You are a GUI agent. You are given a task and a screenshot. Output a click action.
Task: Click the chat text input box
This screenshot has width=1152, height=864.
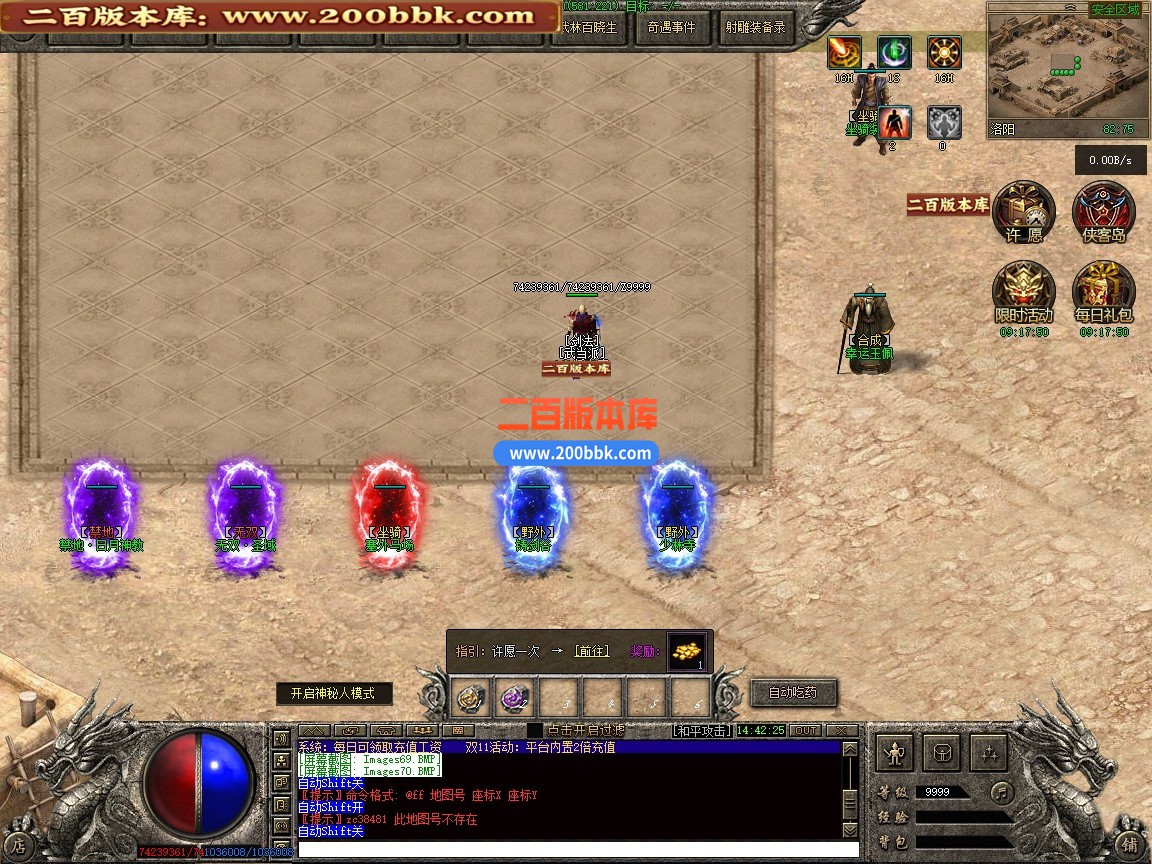pyautogui.click(x=570, y=850)
